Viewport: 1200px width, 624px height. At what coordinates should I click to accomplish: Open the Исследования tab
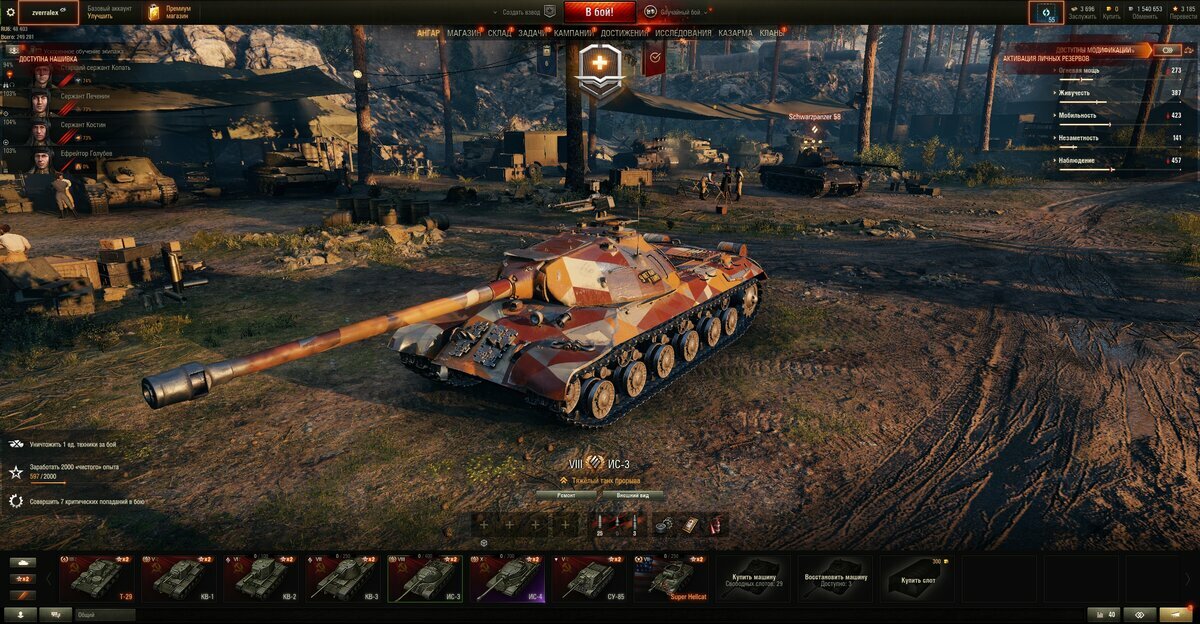(x=683, y=33)
